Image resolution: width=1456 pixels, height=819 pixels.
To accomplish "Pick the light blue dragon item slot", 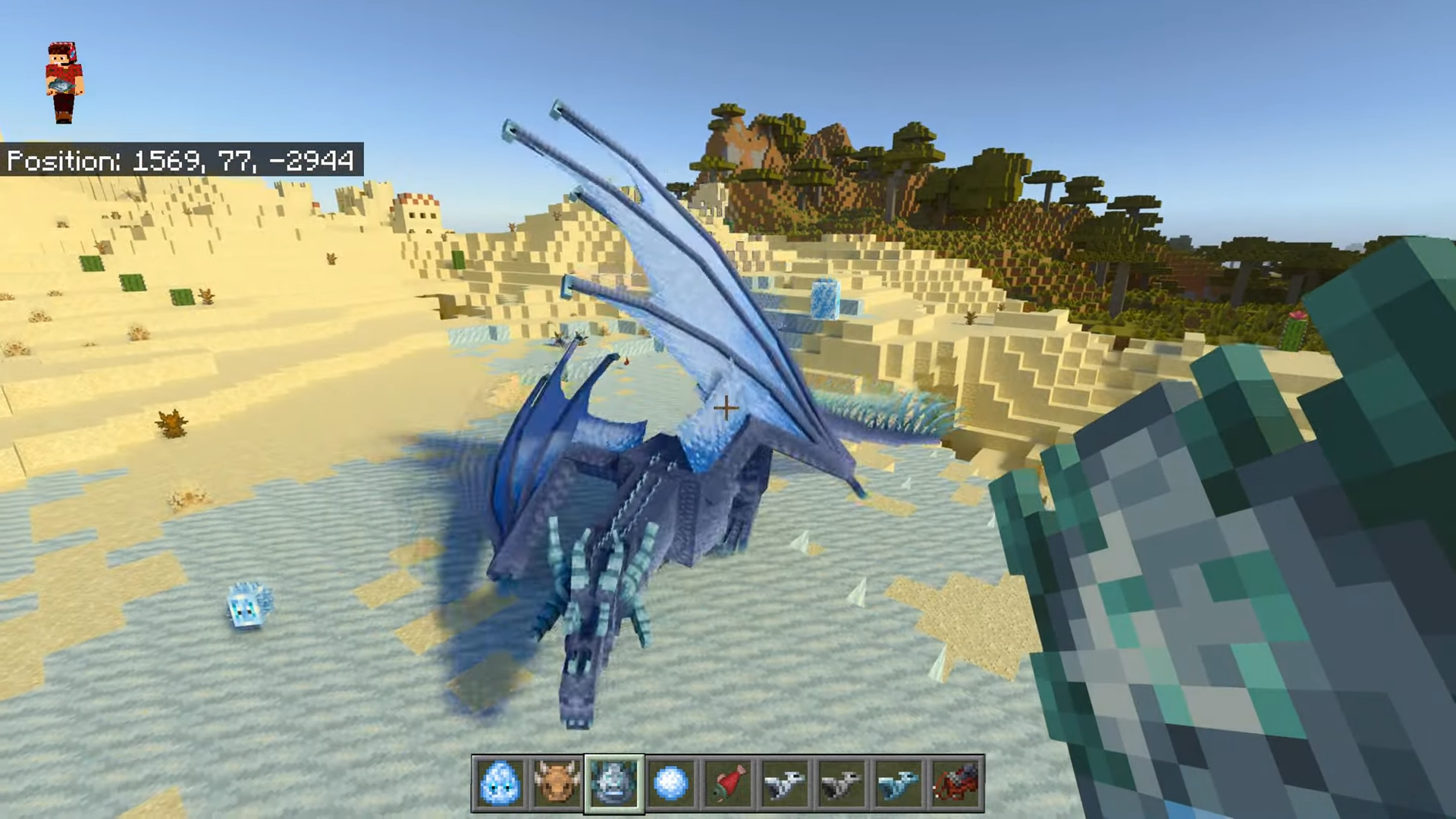I will click(899, 783).
